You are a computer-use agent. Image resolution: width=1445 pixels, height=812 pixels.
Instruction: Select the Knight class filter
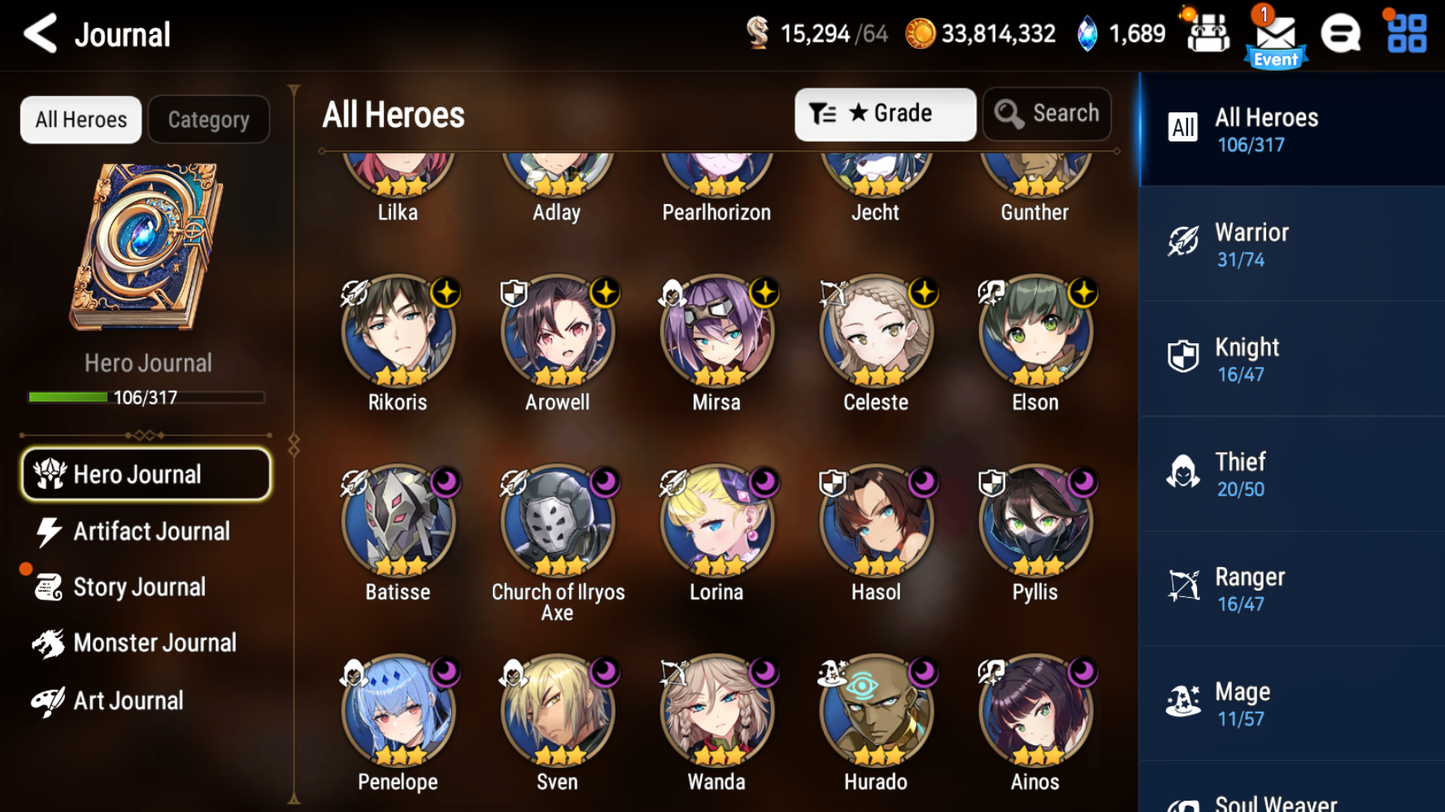pos(1290,358)
